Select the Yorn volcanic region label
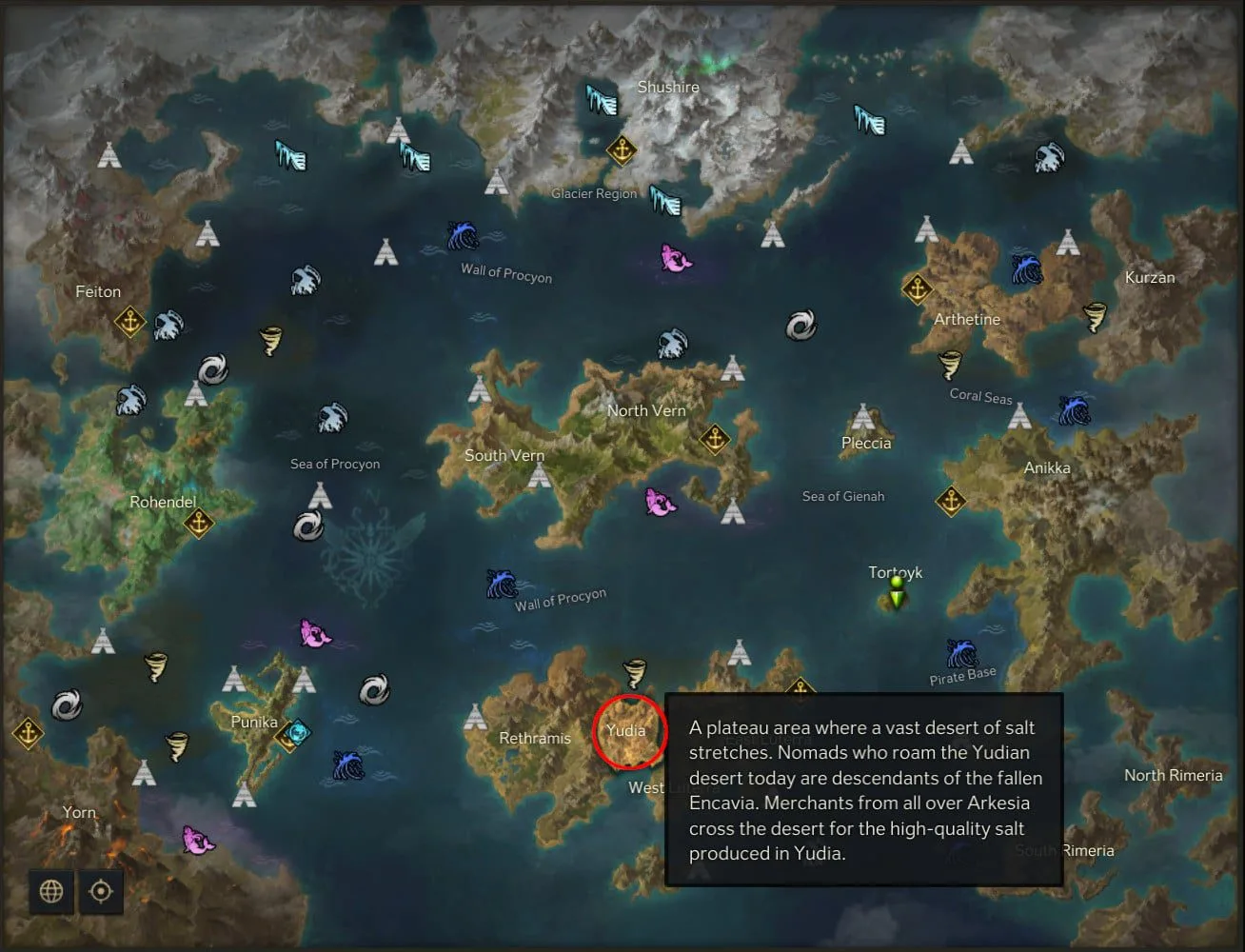The image size is (1245, 952). click(x=79, y=812)
